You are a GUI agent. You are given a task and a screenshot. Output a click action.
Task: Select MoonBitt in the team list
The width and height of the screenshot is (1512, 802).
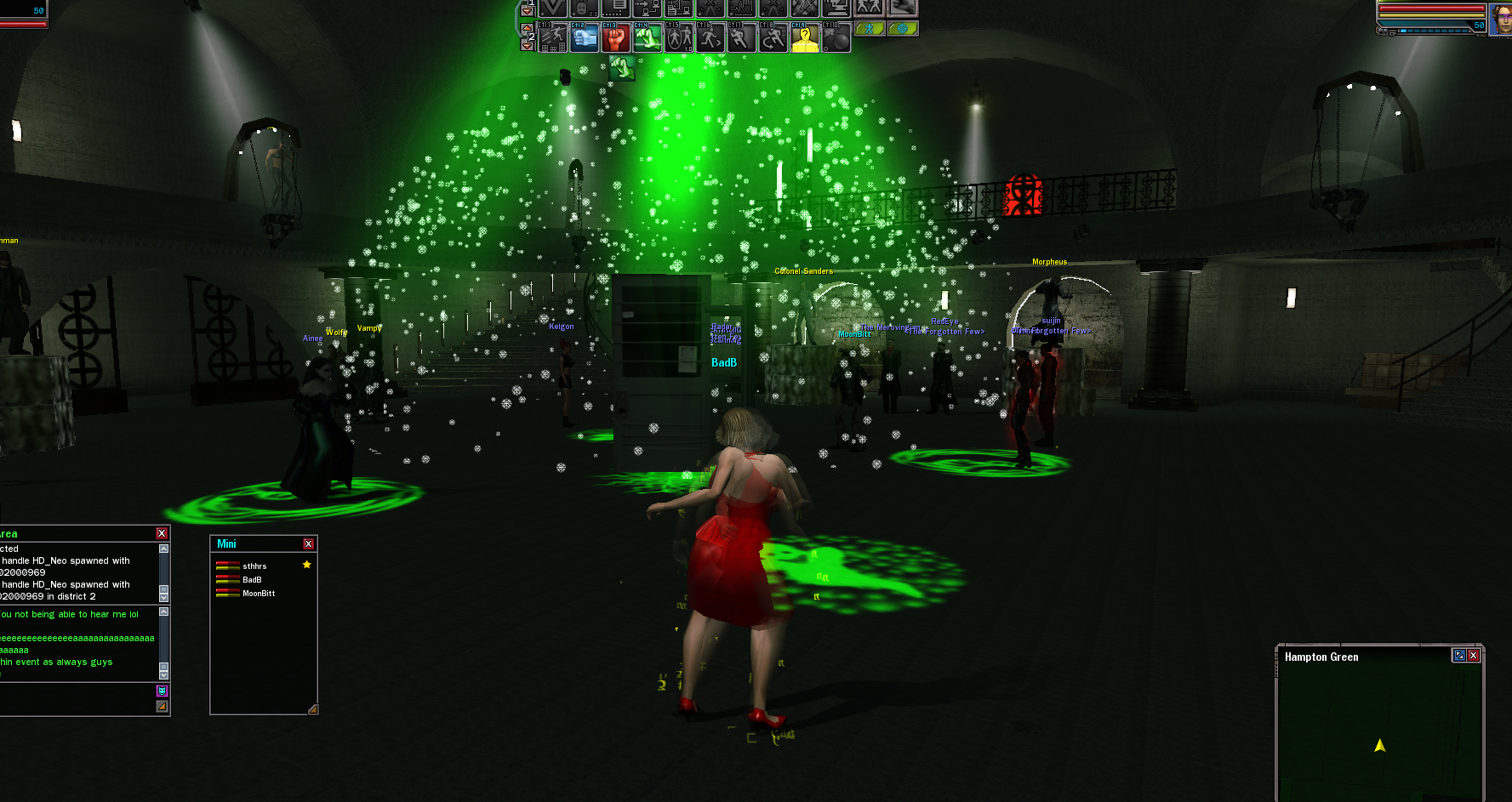[258, 593]
